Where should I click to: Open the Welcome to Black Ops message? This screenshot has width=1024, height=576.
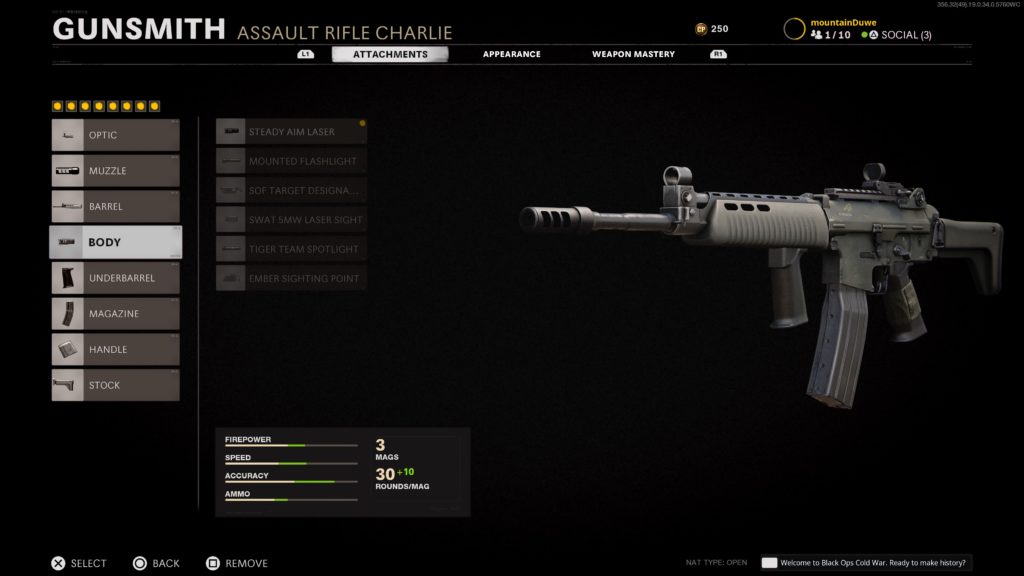point(866,563)
